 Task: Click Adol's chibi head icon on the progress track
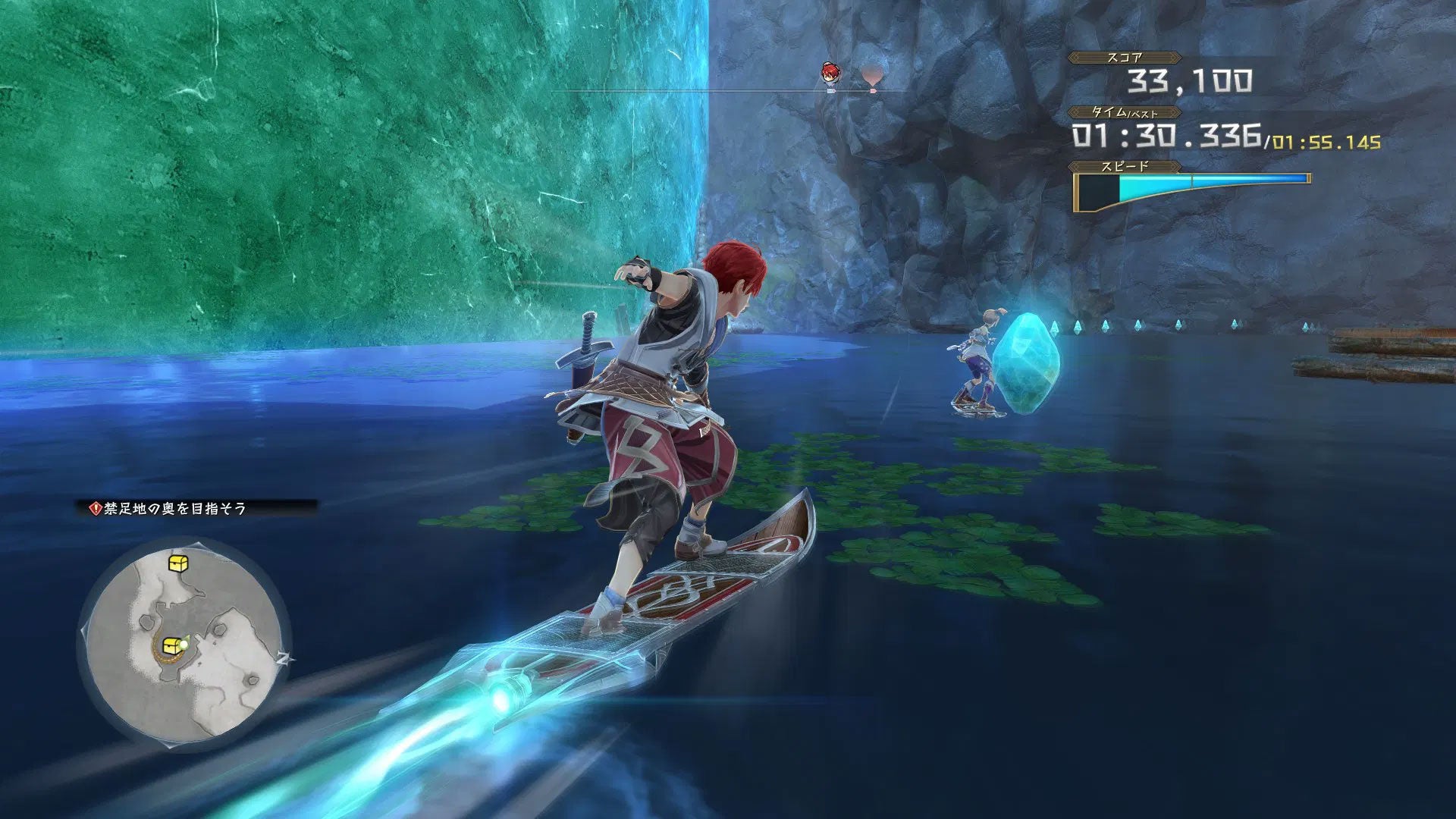coord(830,73)
